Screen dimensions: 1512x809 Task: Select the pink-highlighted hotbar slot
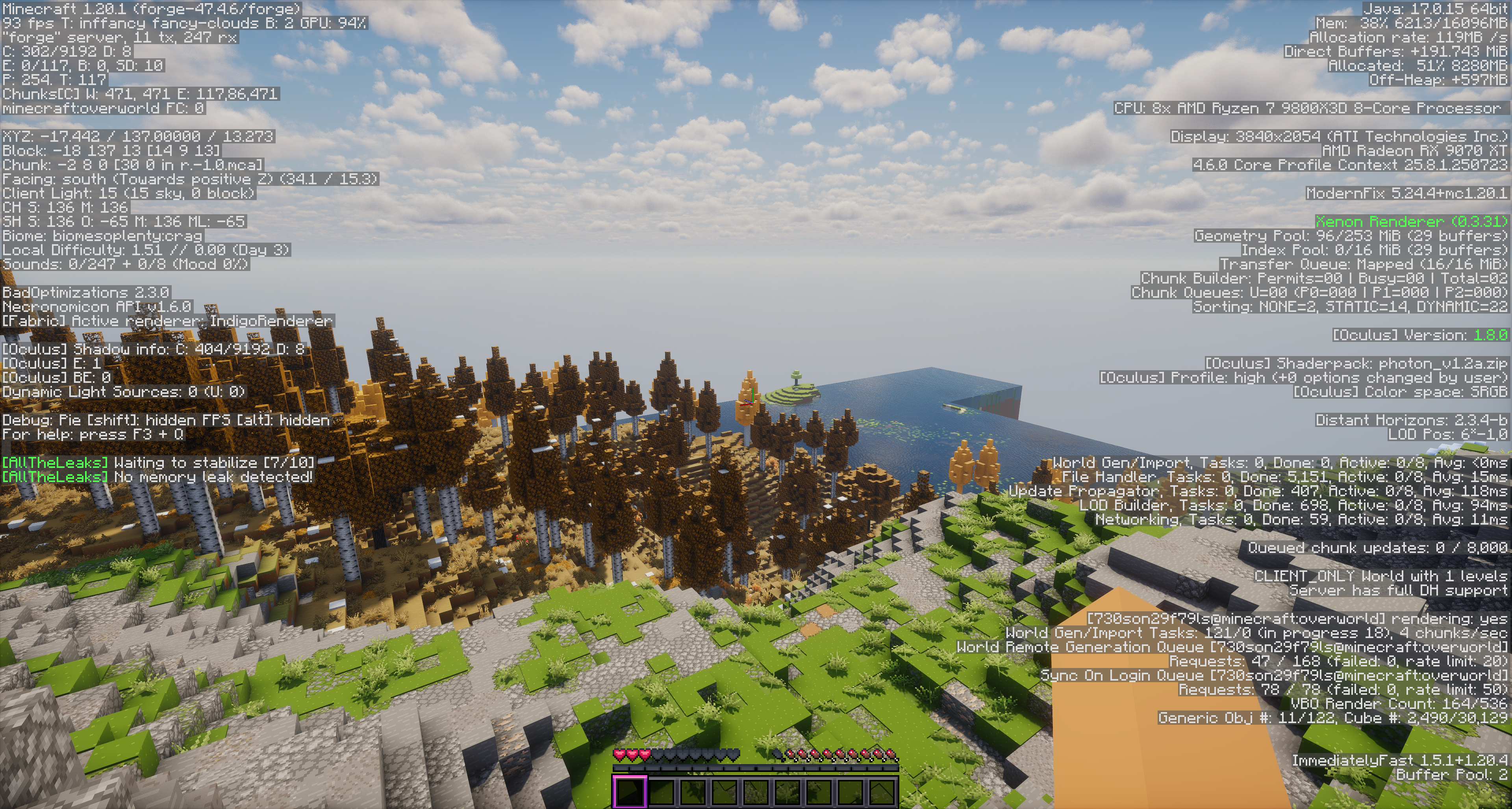(x=630, y=791)
